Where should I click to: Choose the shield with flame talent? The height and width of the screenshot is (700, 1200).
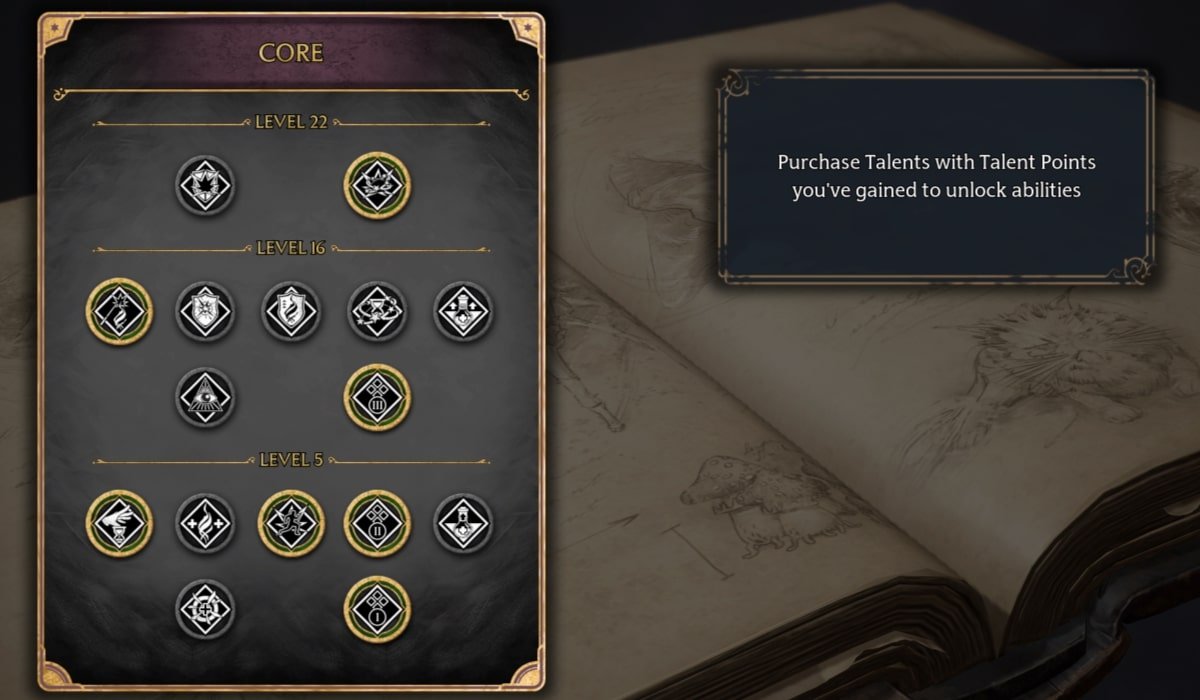pyautogui.click(x=291, y=311)
